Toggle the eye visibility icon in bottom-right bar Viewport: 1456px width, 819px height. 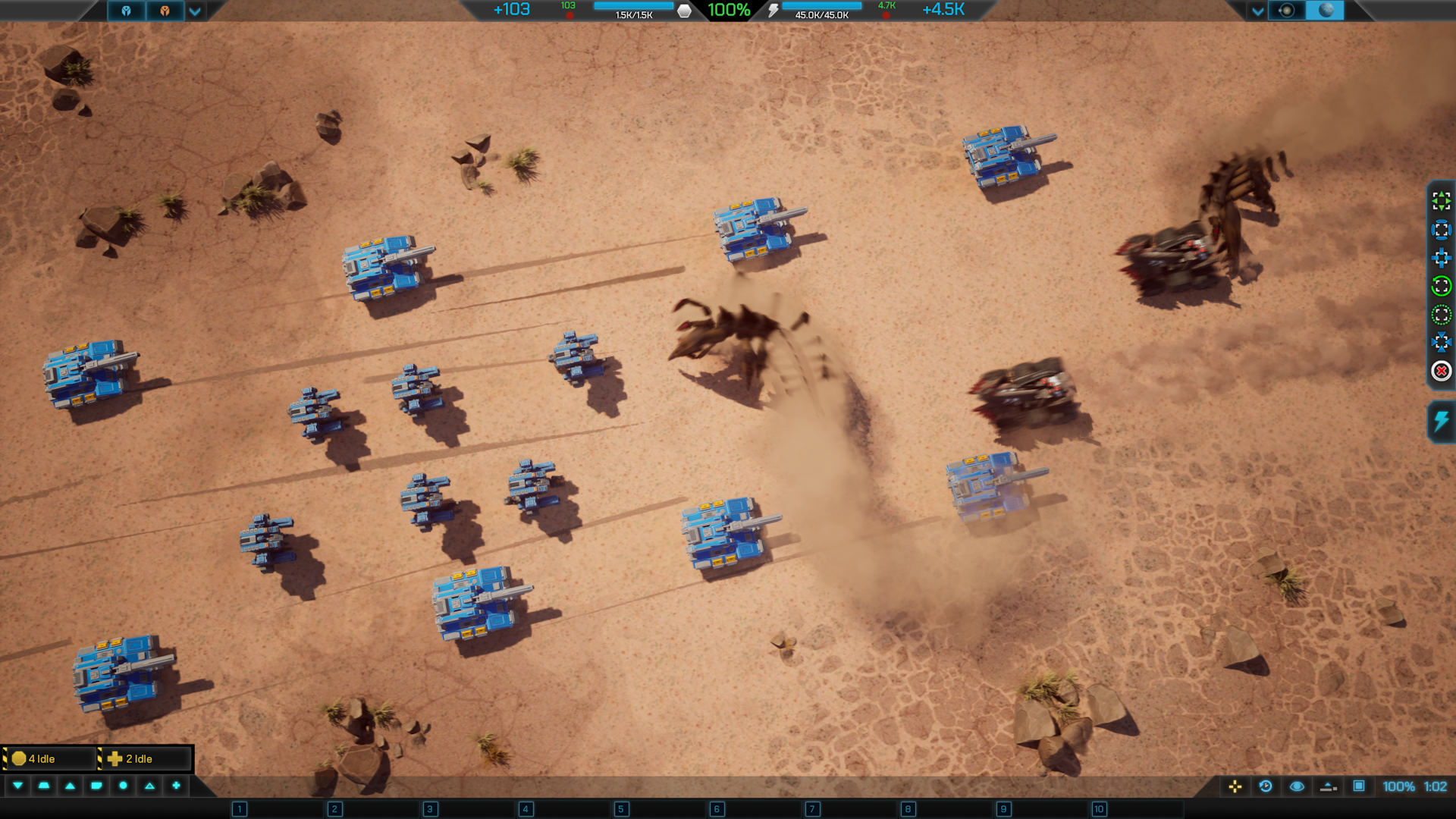pos(1297,787)
